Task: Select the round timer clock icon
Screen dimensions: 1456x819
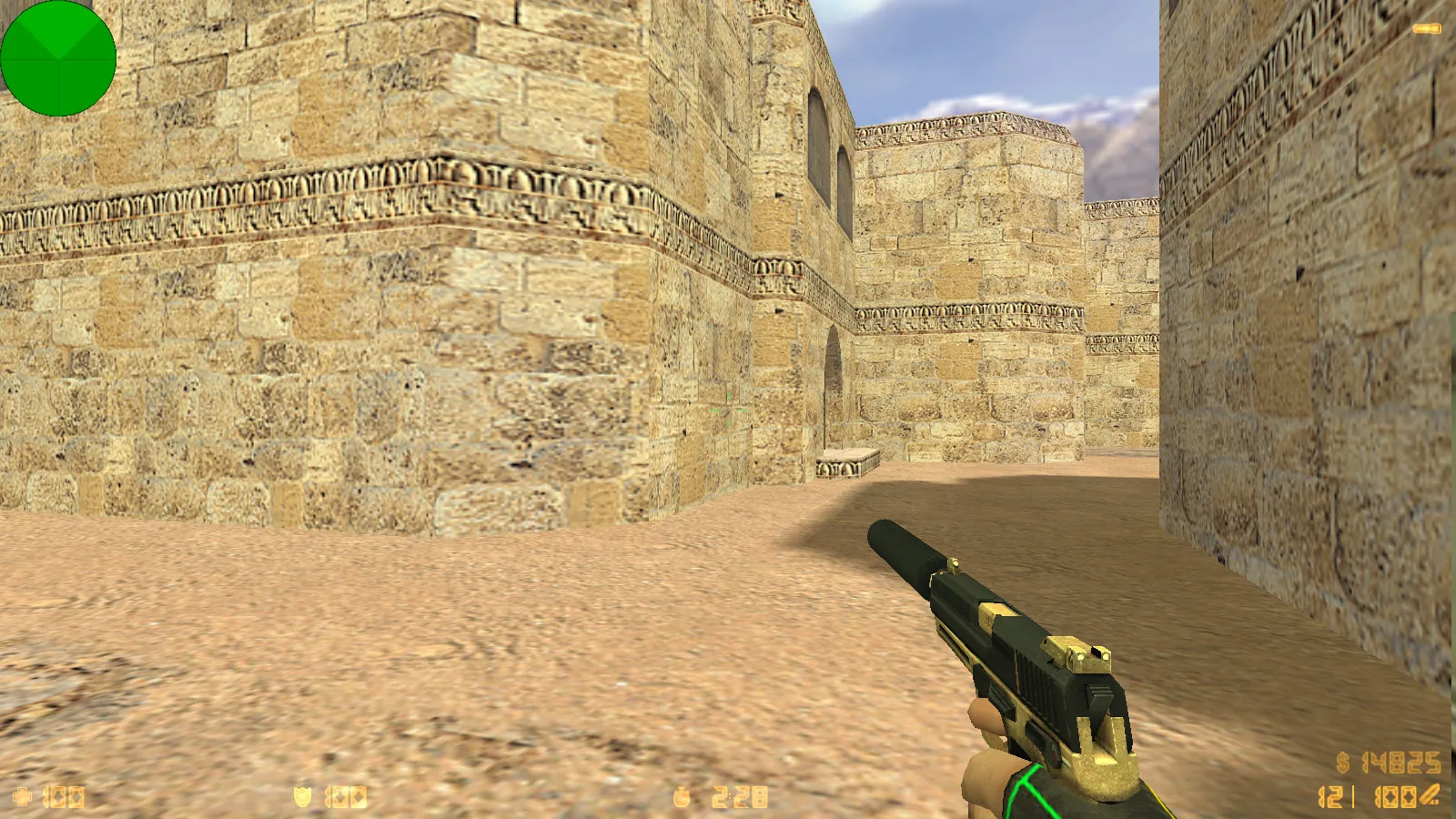Action: coord(682,798)
